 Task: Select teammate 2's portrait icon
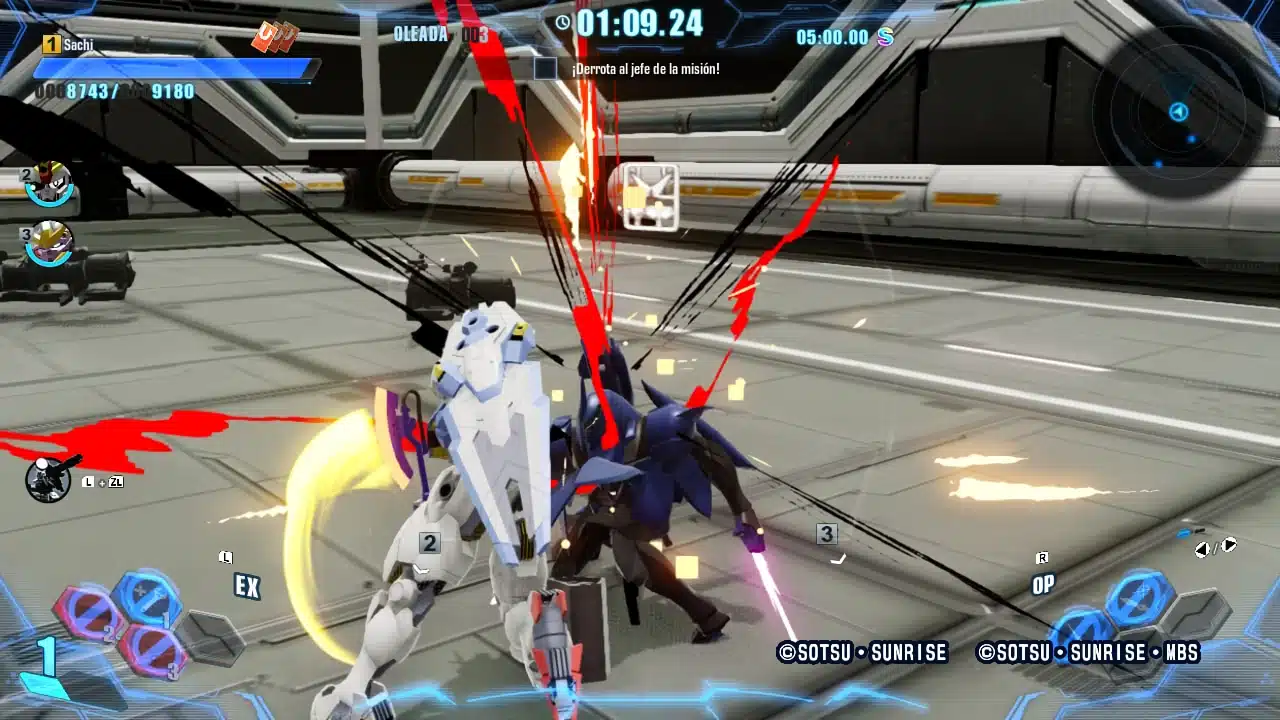[x=49, y=183]
